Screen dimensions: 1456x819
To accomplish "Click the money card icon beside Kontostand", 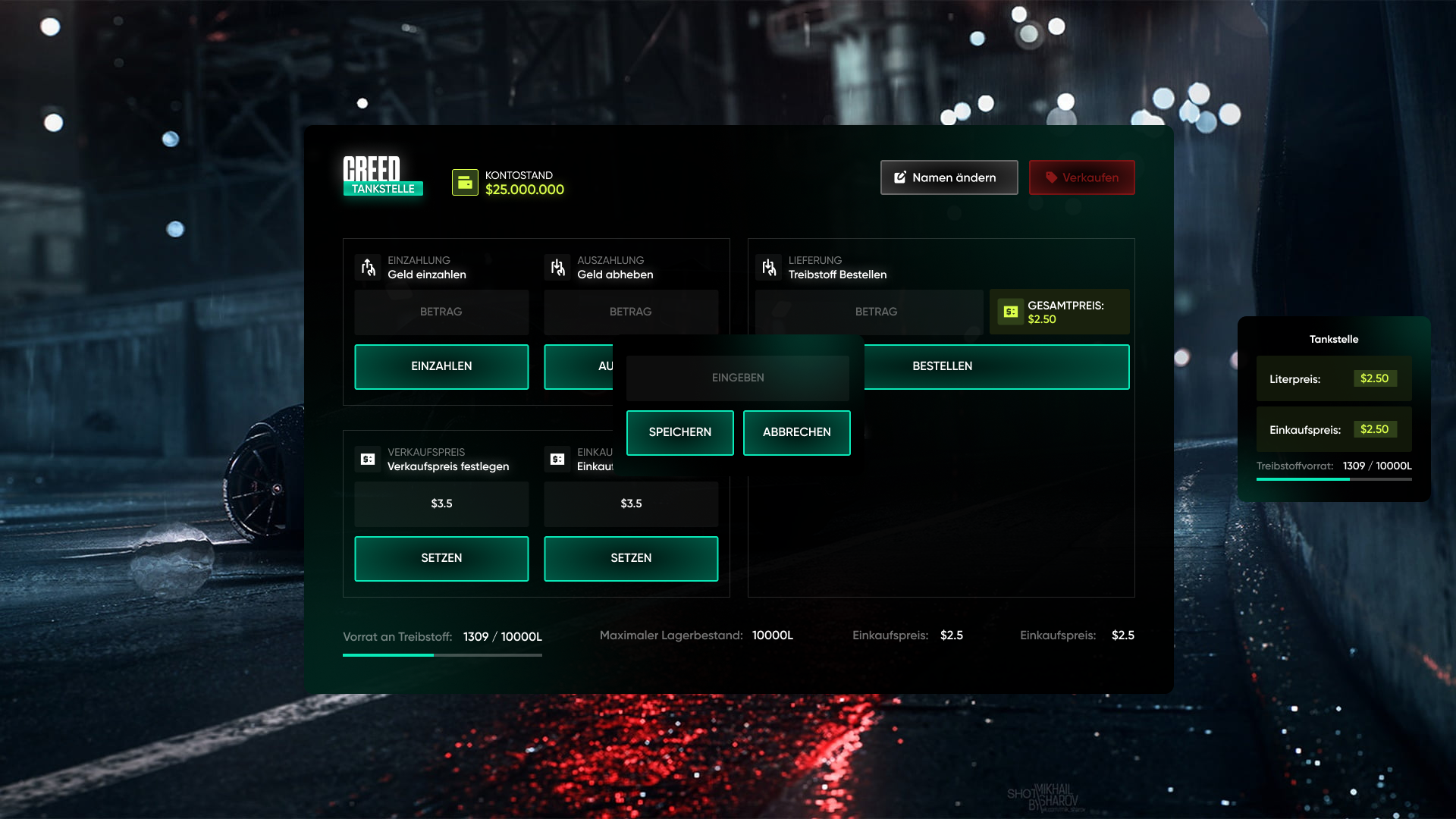I will pos(464,182).
